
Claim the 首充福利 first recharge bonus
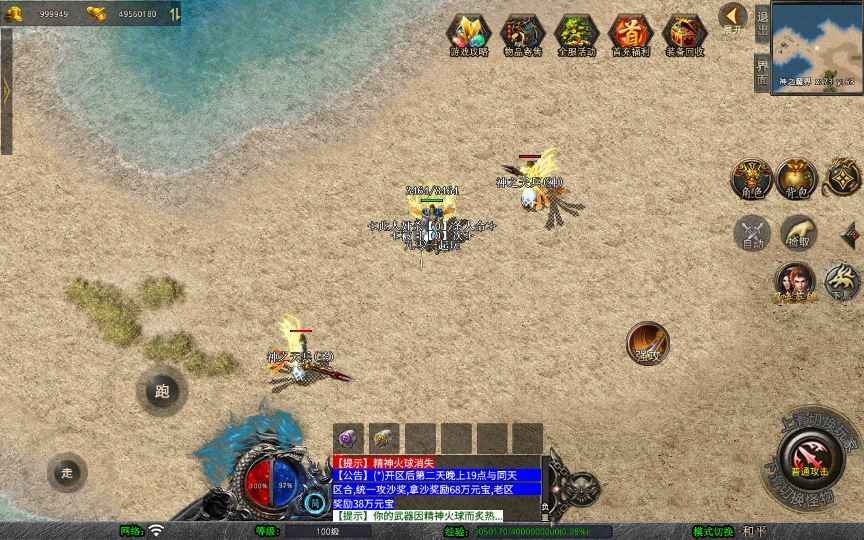click(x=630, y=35)
